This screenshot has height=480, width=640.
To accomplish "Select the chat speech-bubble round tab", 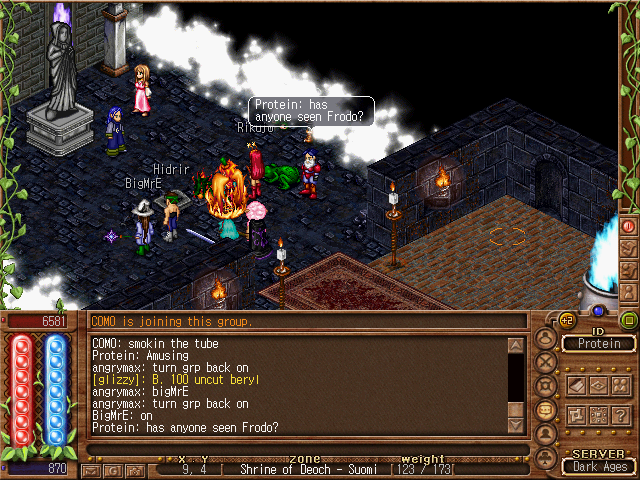I will [546, 410].
